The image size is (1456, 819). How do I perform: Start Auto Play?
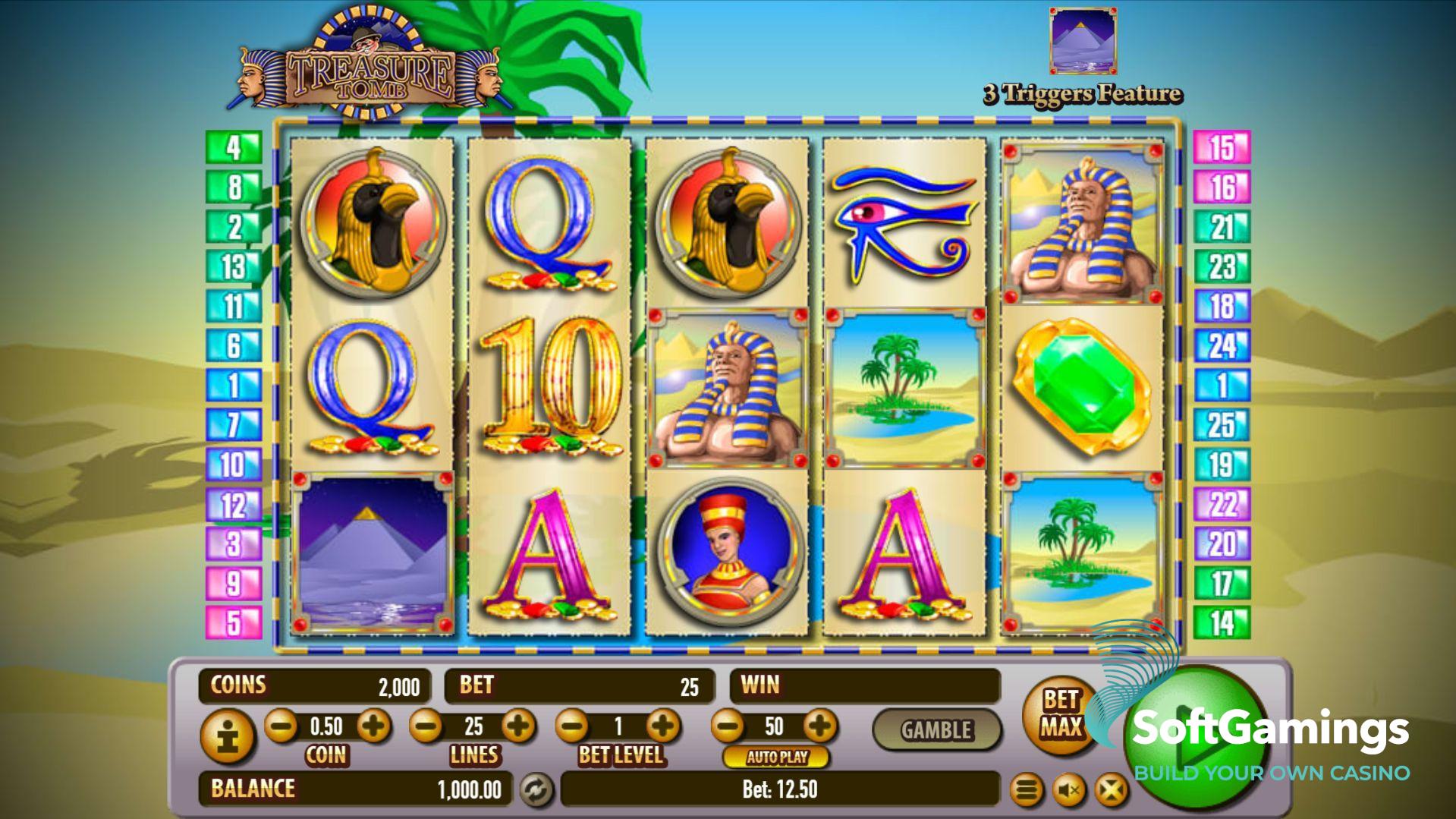tap(776, 757)
